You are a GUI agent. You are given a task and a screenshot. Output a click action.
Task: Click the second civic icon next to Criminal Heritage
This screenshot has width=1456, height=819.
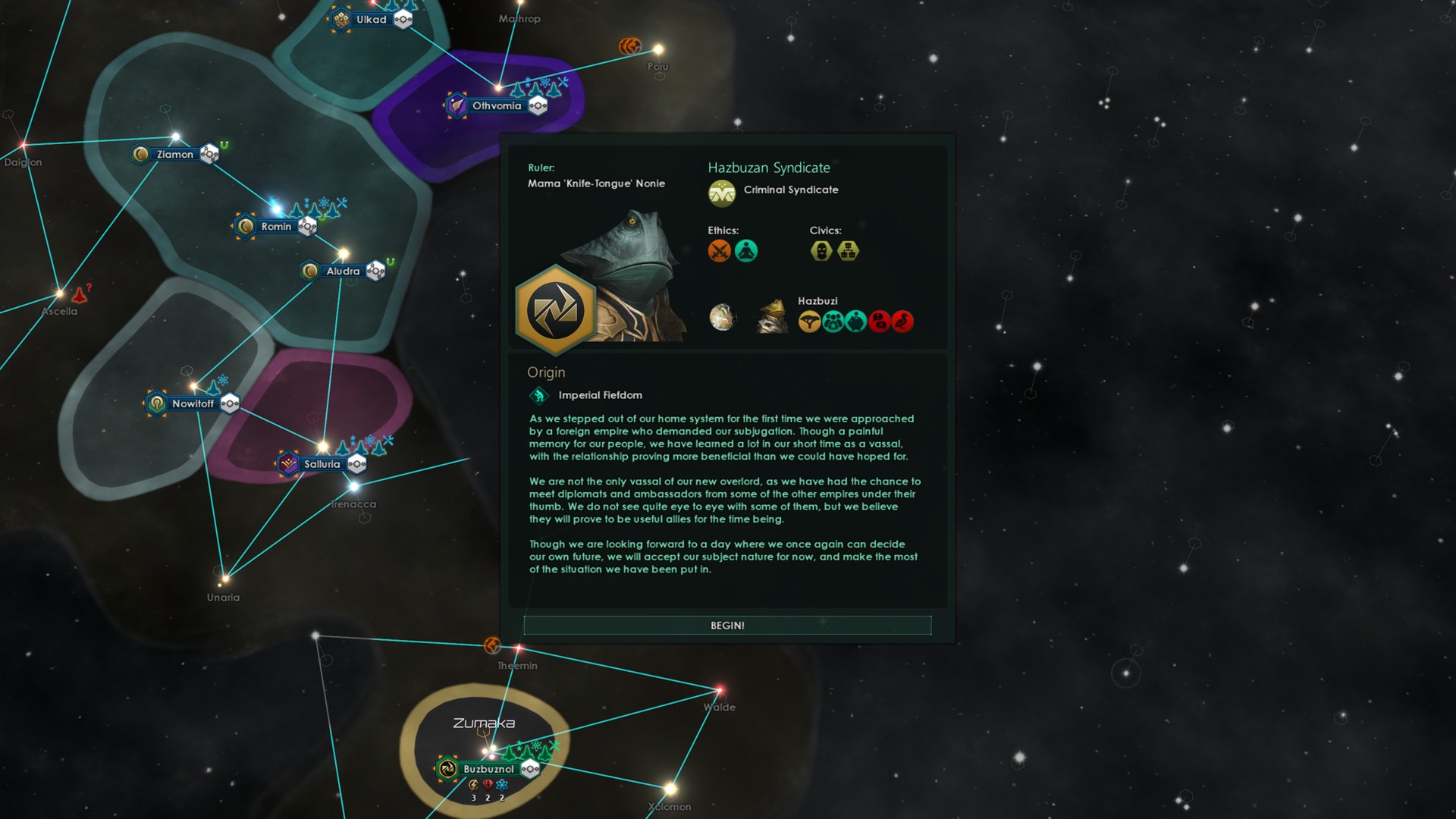(x=848, y=251)
